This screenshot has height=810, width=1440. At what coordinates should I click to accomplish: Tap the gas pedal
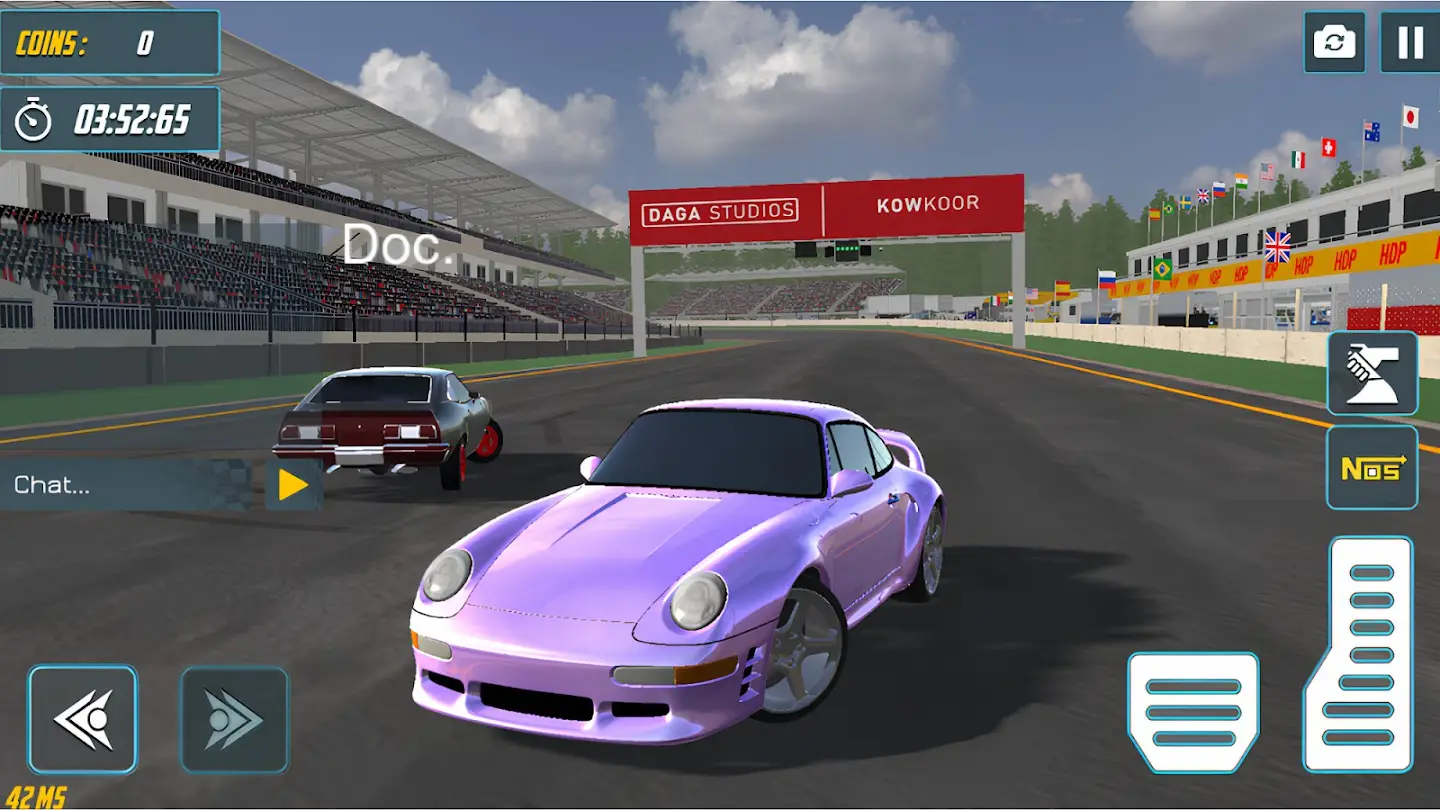pos(1358,654)
